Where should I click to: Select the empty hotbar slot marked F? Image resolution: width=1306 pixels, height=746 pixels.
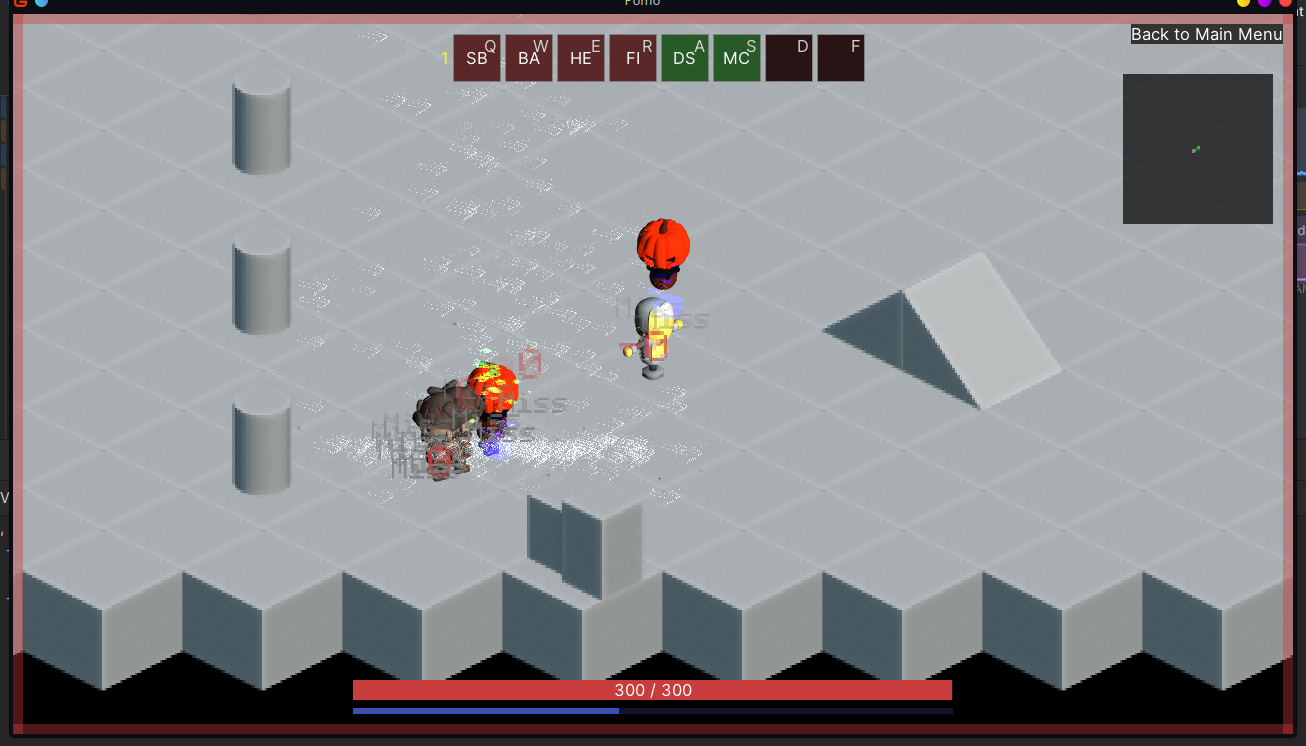point(841,58)
